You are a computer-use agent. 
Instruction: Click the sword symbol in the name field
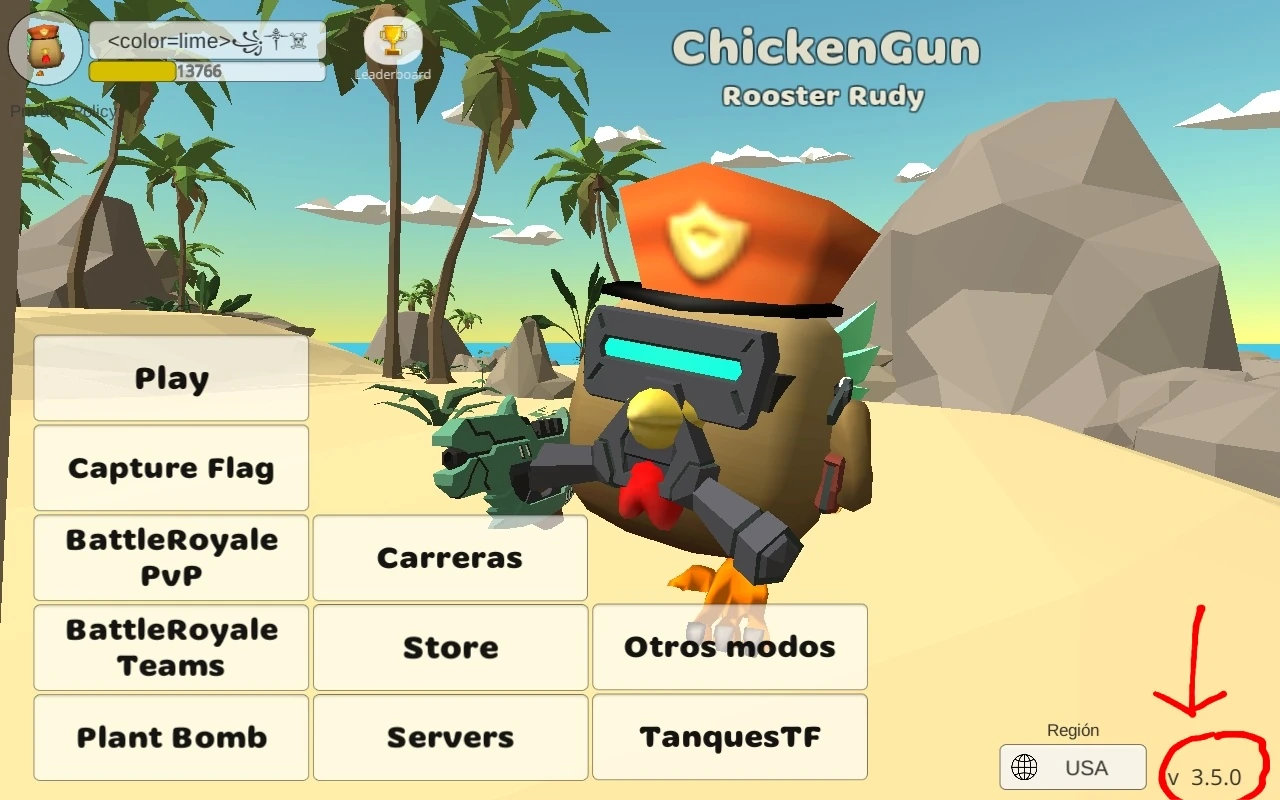(276, 41)
